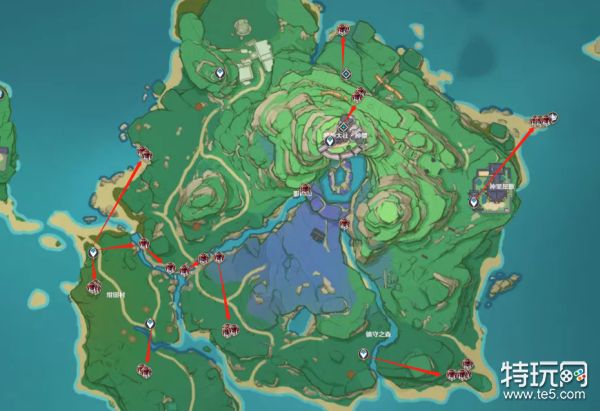The width and height of the screenshot is (600, 411).
Task: Select the teleport waypoint at 神里屋敷 estate
Action: [474, 201]
